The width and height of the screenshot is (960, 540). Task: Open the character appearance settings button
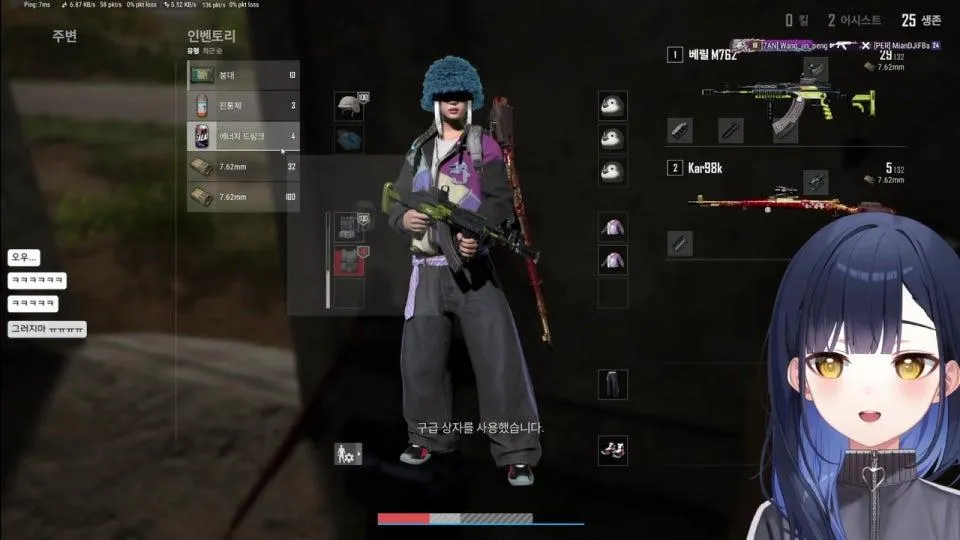tap(347, 453)
